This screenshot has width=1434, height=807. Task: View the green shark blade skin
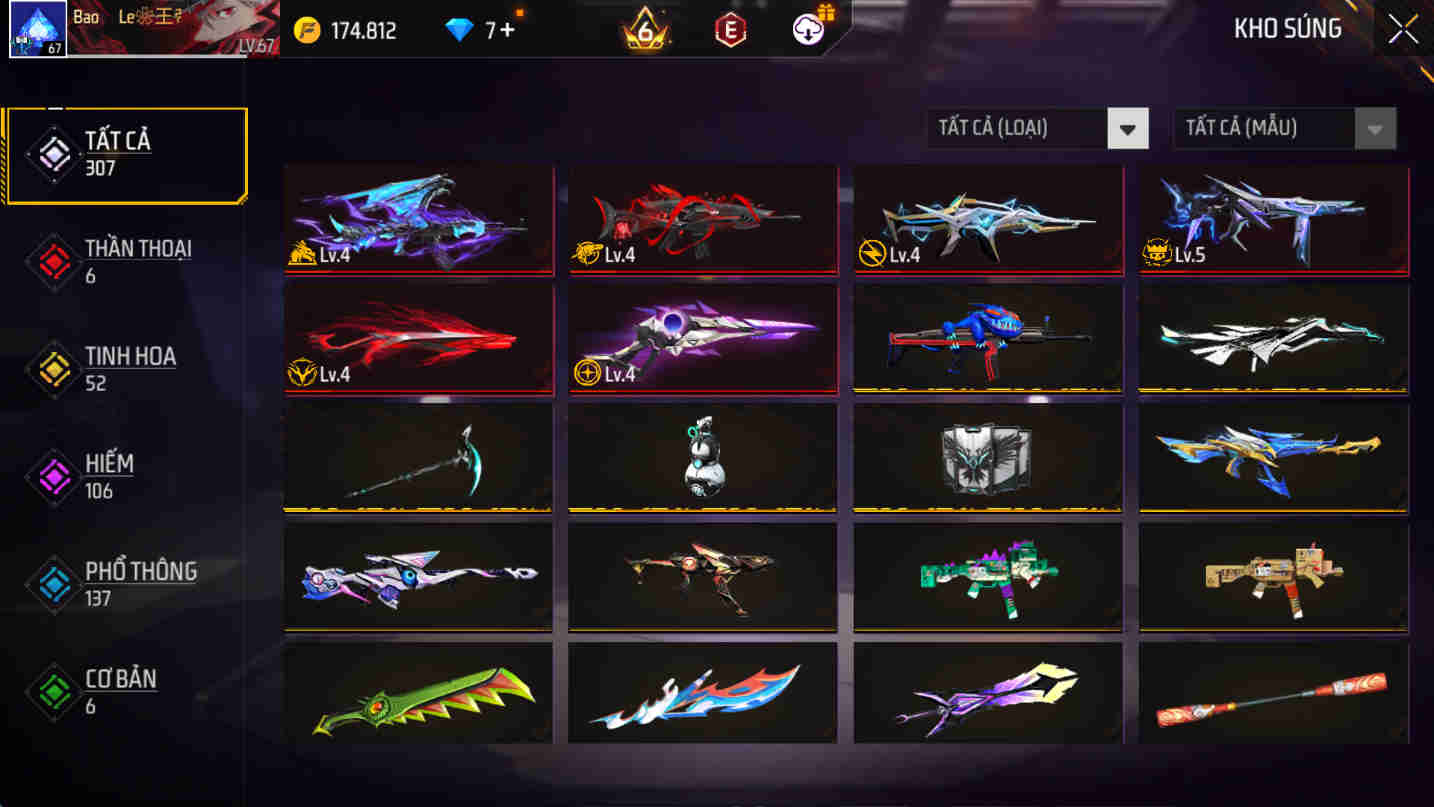[x=417, y=695]
